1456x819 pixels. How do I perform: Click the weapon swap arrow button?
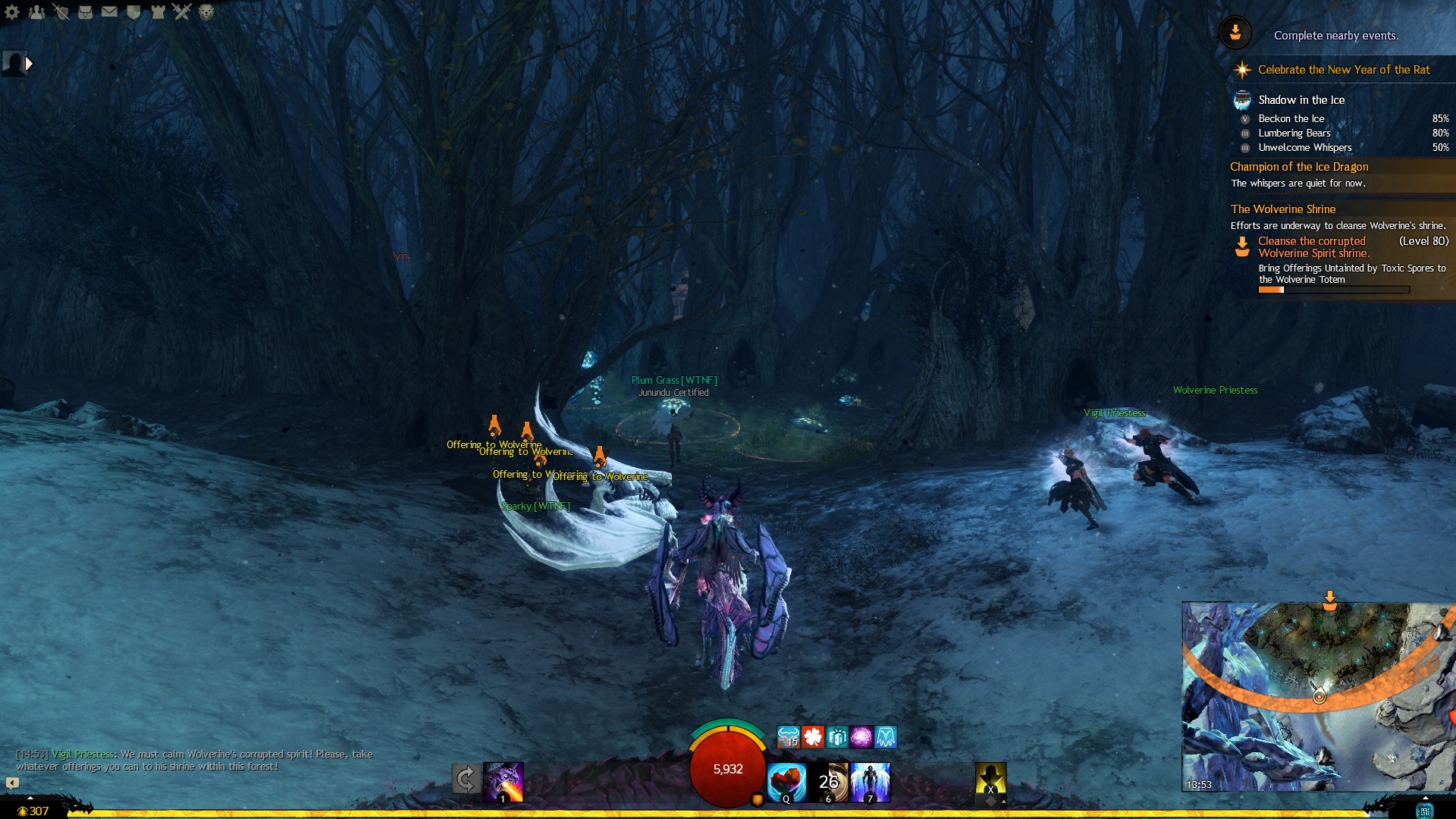466,779
